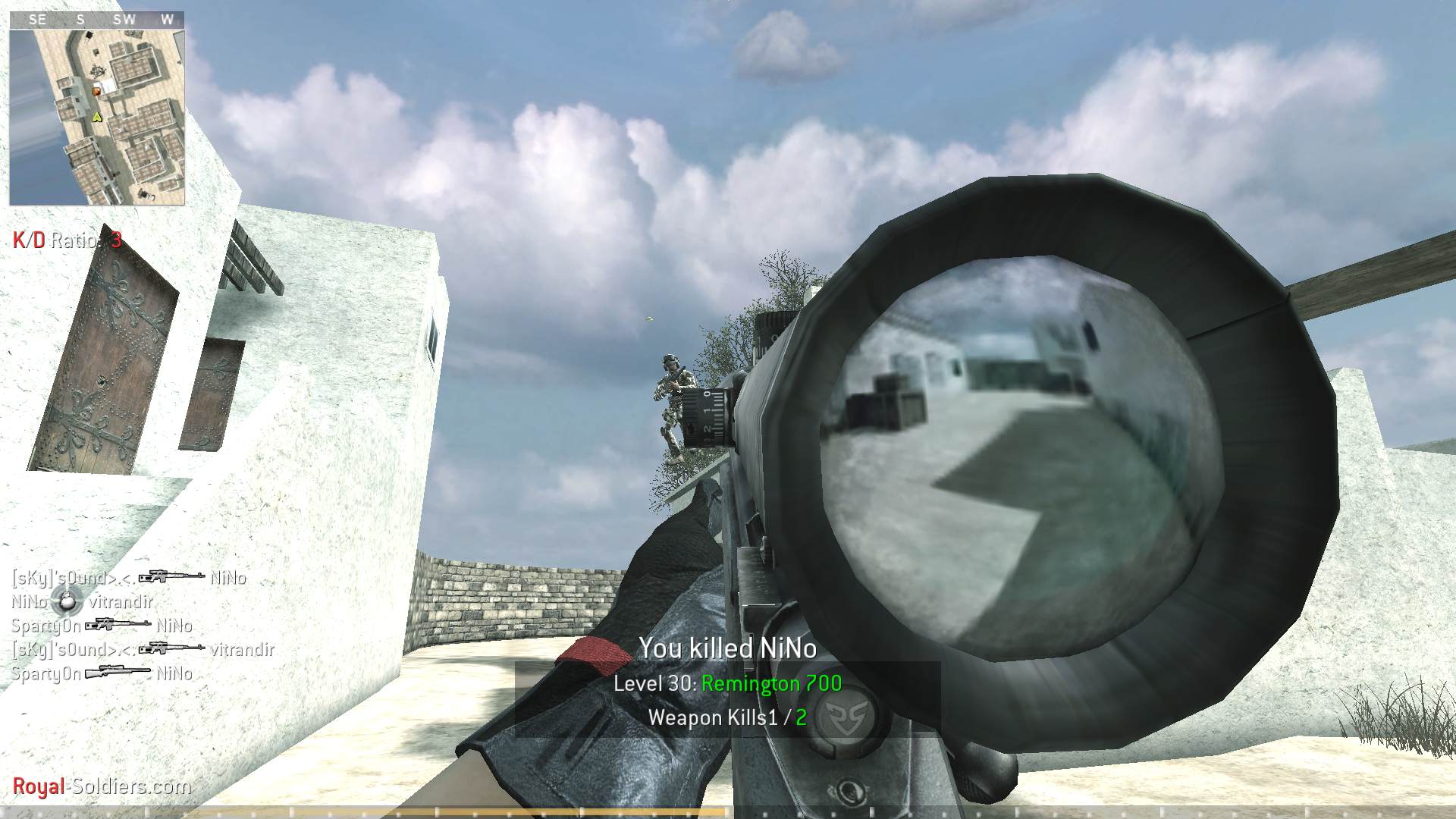1456x819 pixels.
Task: Click the SE direction label on the compass bar
Action: tap(36, 19)
